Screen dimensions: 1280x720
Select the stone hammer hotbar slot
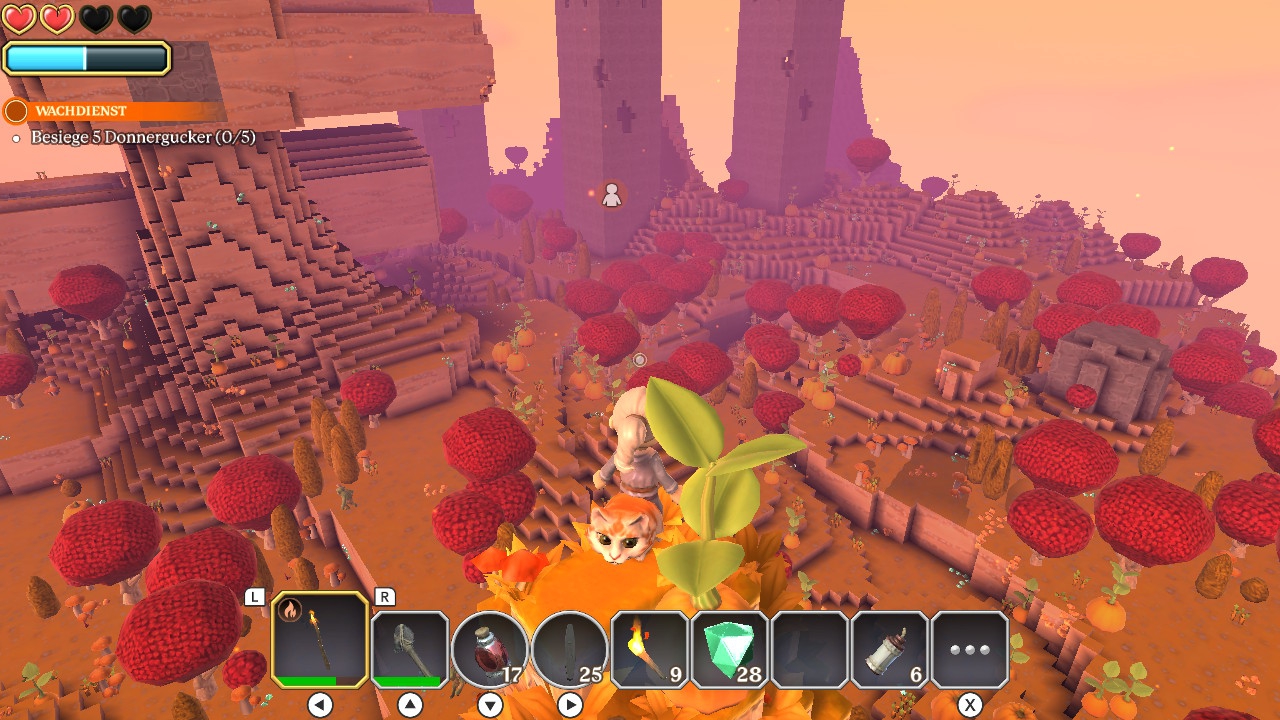410,650
